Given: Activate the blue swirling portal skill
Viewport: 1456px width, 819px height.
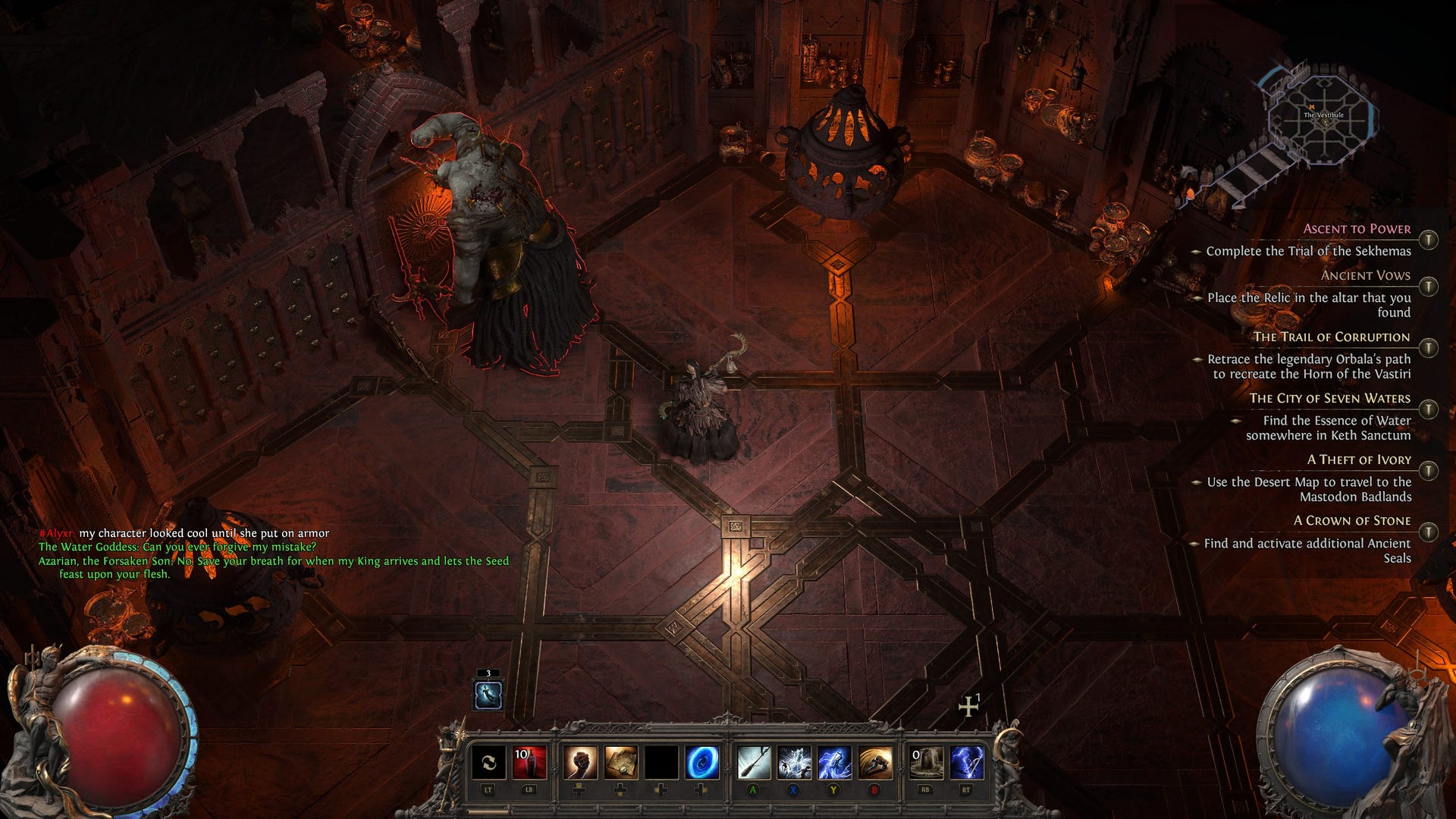Looking at the screenshot, I should coord(702,762).
